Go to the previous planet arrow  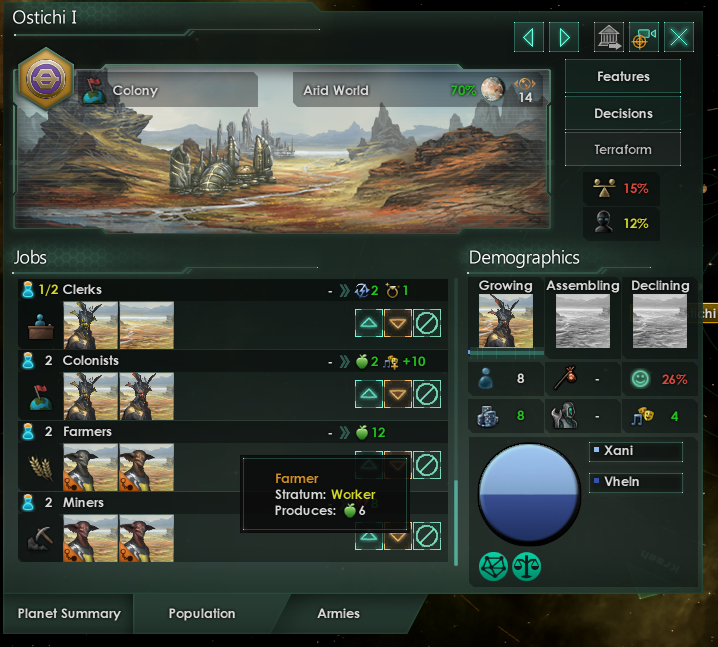tap(529, 38)
